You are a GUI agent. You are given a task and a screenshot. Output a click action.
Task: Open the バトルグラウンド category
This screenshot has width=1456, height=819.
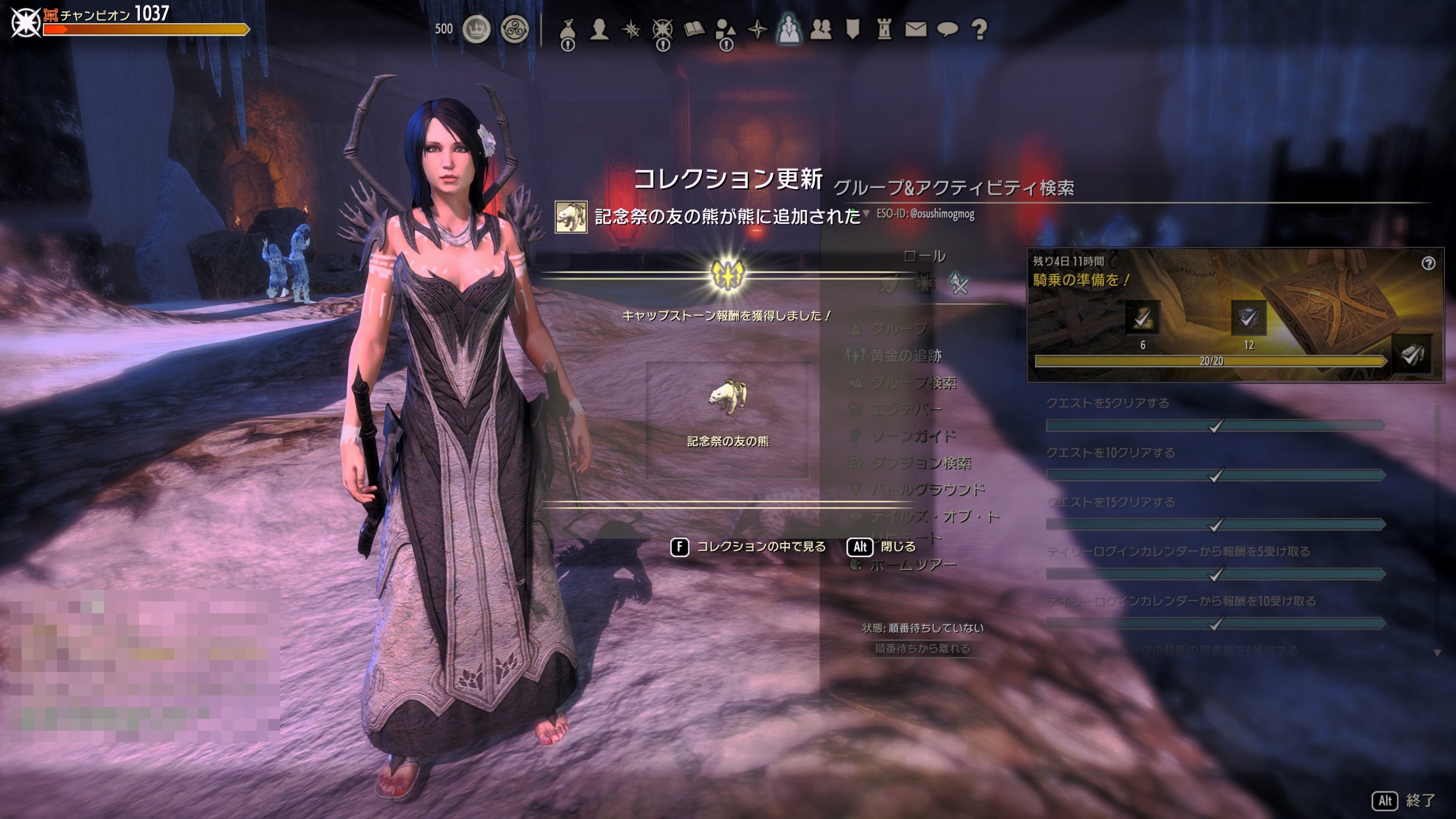[927, 489]
